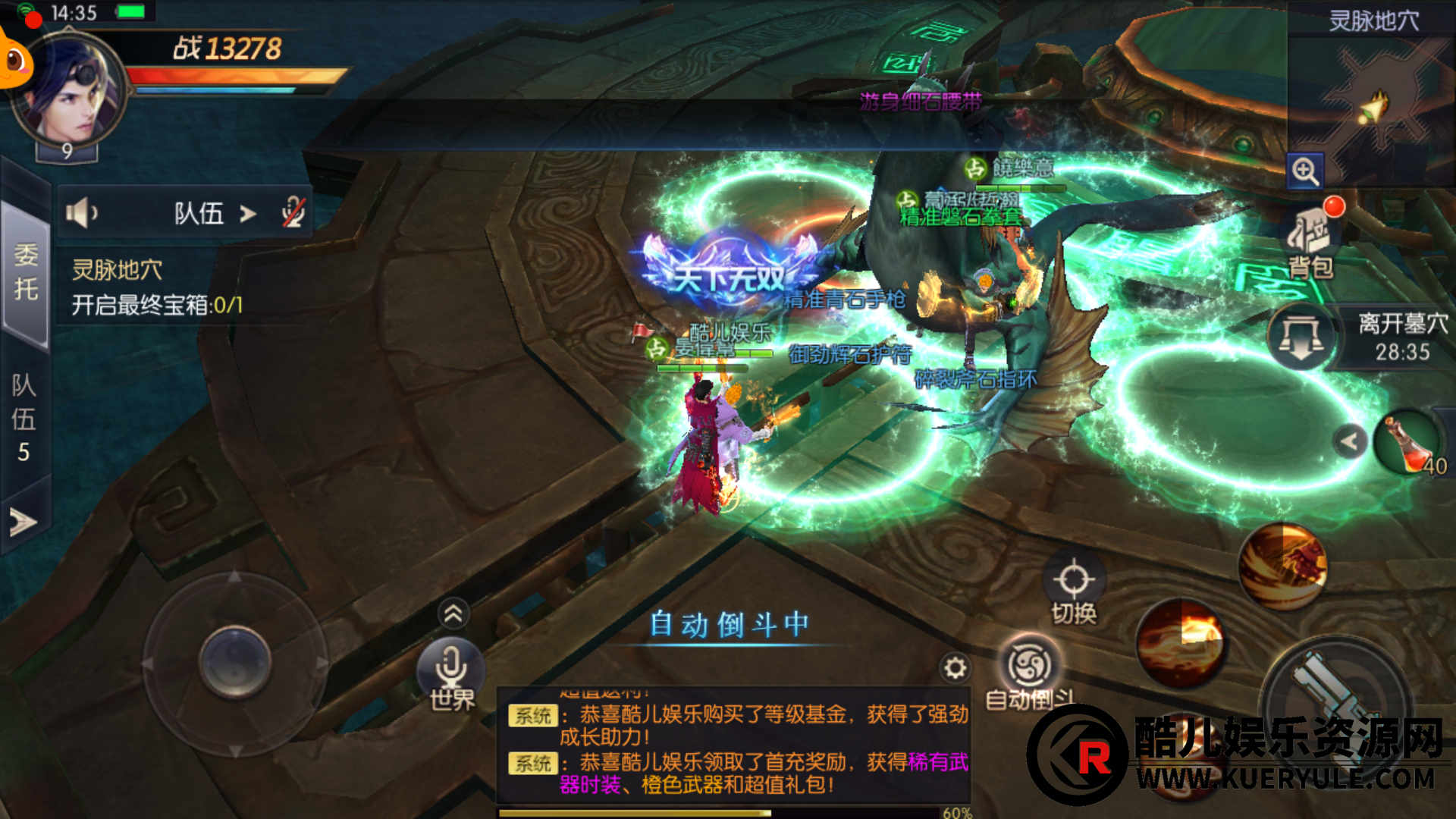The width and height of the screenshot is (1456, 819).
Task: Open the 背包 backpack icon
Action: point(1310,241)
